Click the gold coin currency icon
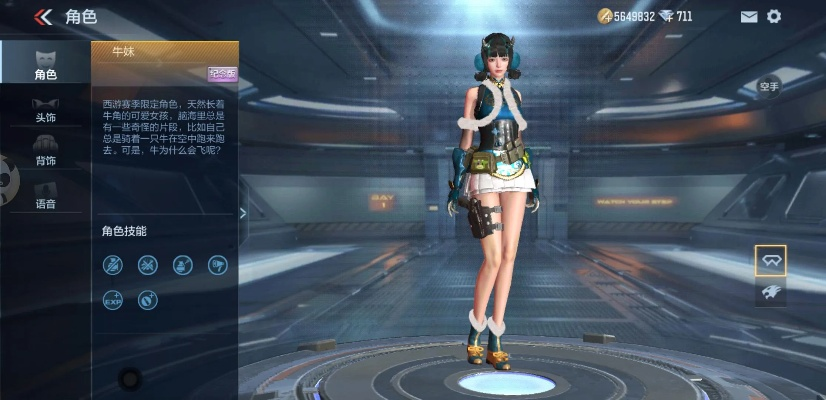The image size is (826, 400). (x=604, y=16)
